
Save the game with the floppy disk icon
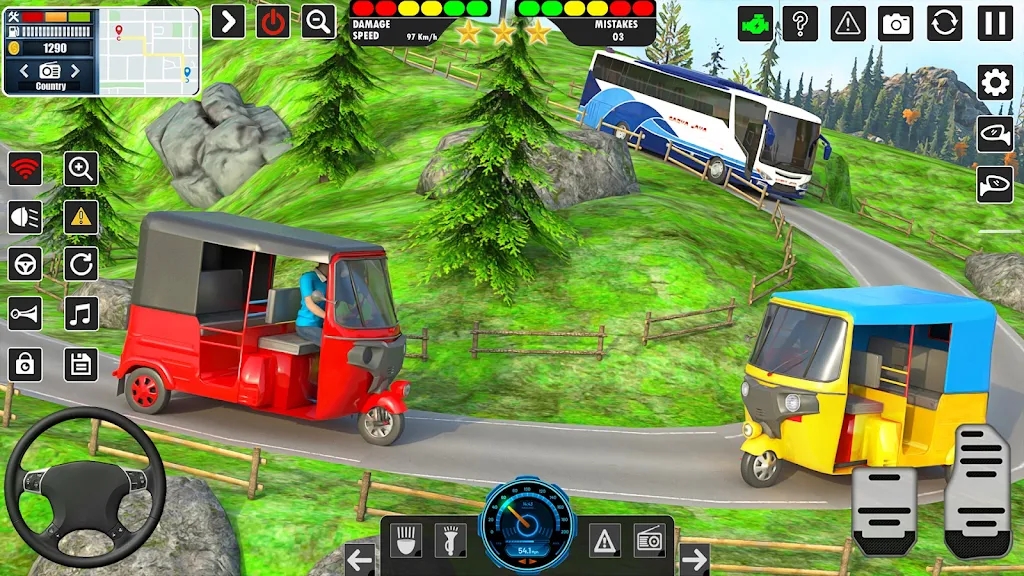pyautogui.click(x=81, y=364)
